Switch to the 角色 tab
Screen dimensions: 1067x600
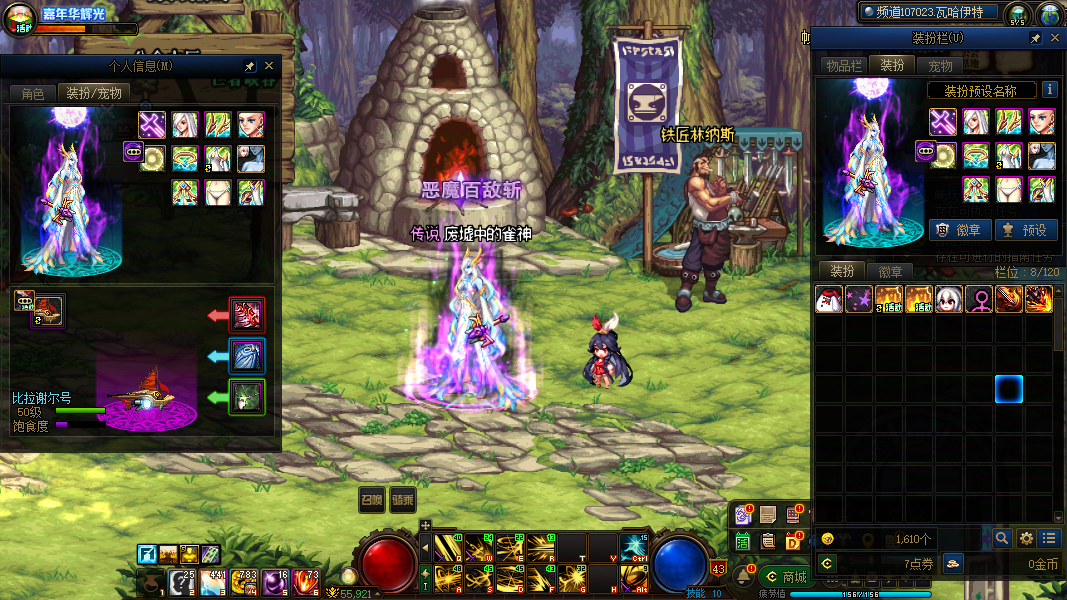coord(33,93)
